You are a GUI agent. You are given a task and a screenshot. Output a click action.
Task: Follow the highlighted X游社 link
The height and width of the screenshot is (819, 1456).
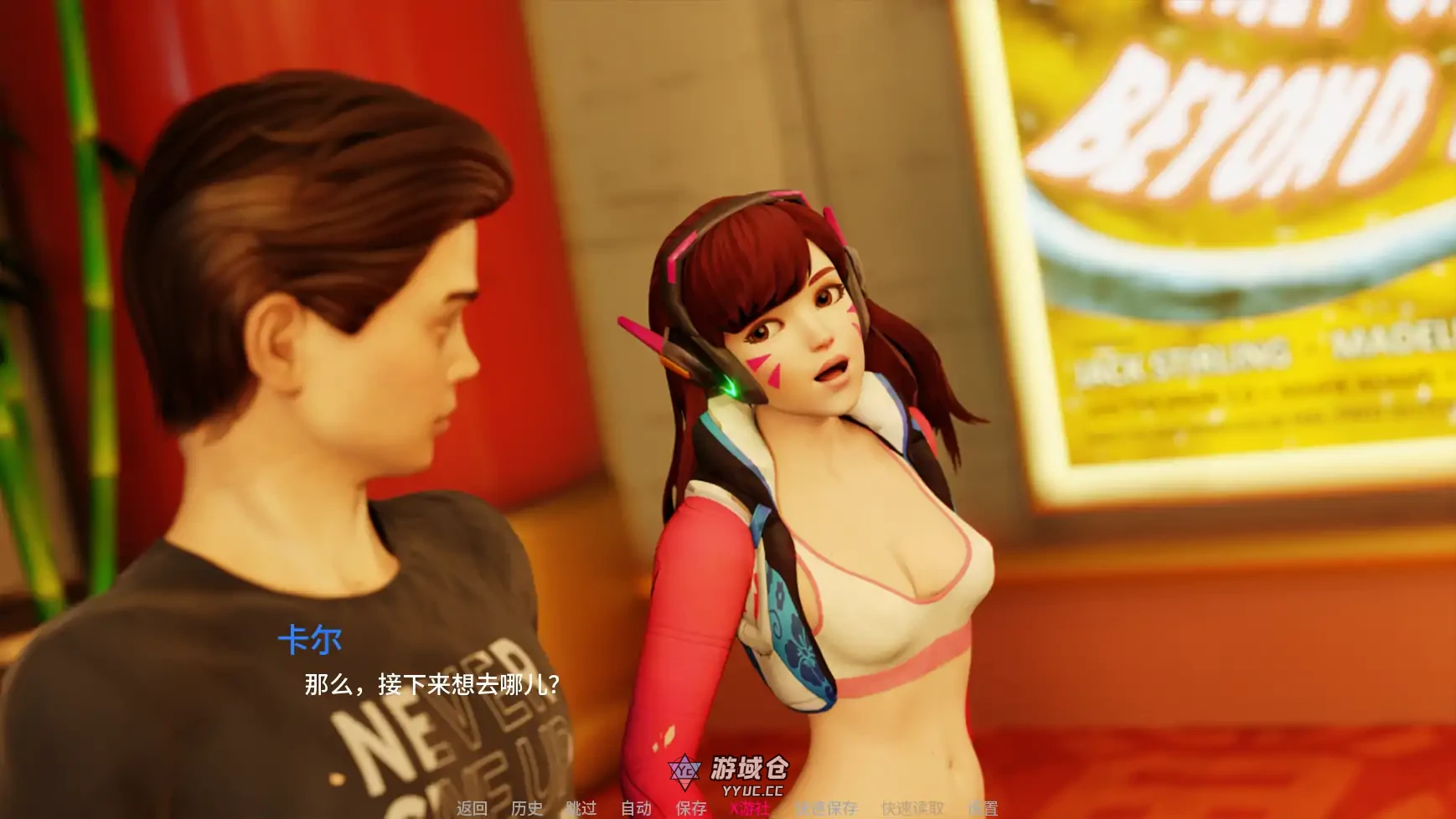pyautogui.click(x=750, y=809)
